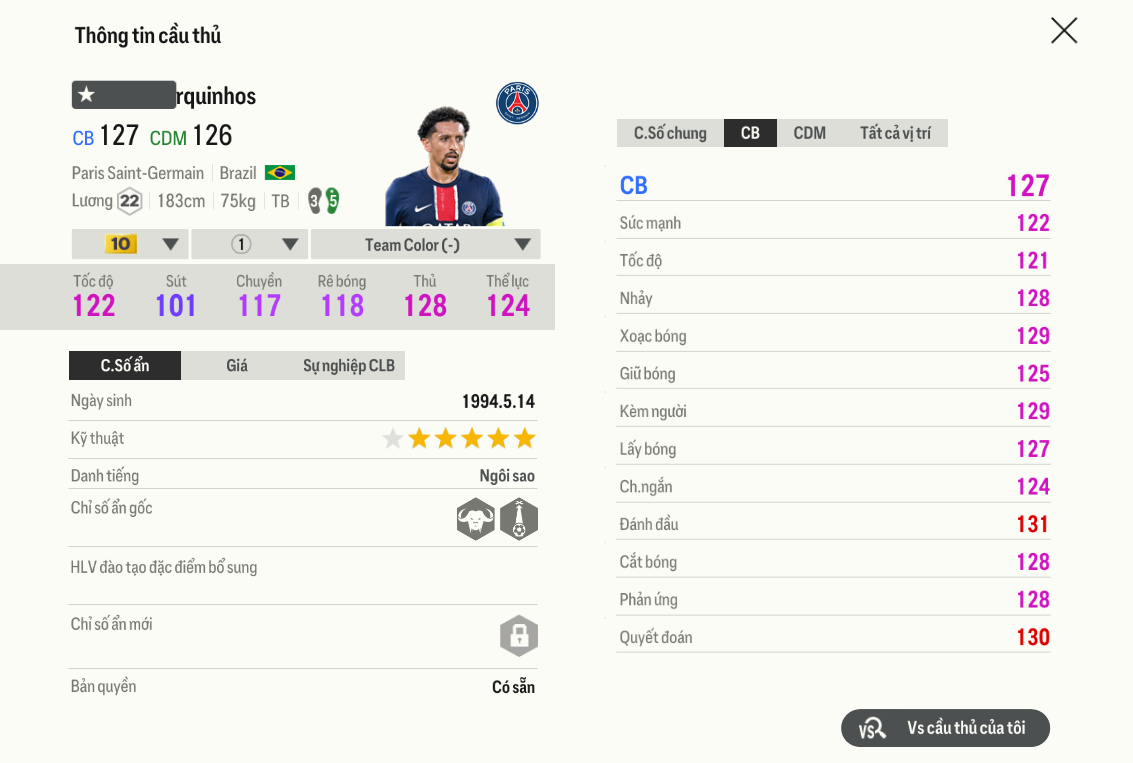
Task: Open the level 1 dropdown
Action: (250, 244)
